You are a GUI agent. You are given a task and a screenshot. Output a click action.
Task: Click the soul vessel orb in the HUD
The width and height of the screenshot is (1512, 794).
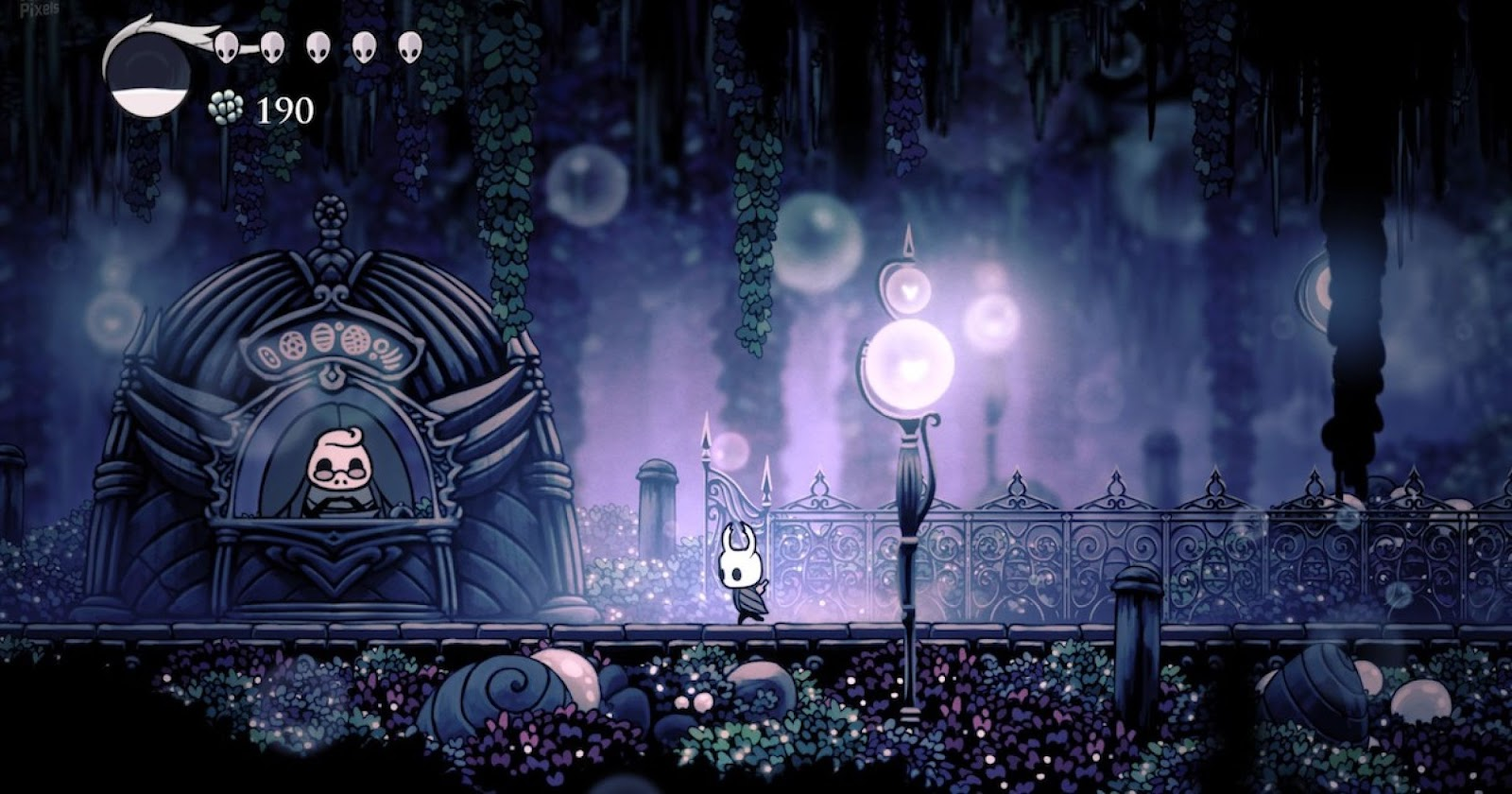pos(151,76)
